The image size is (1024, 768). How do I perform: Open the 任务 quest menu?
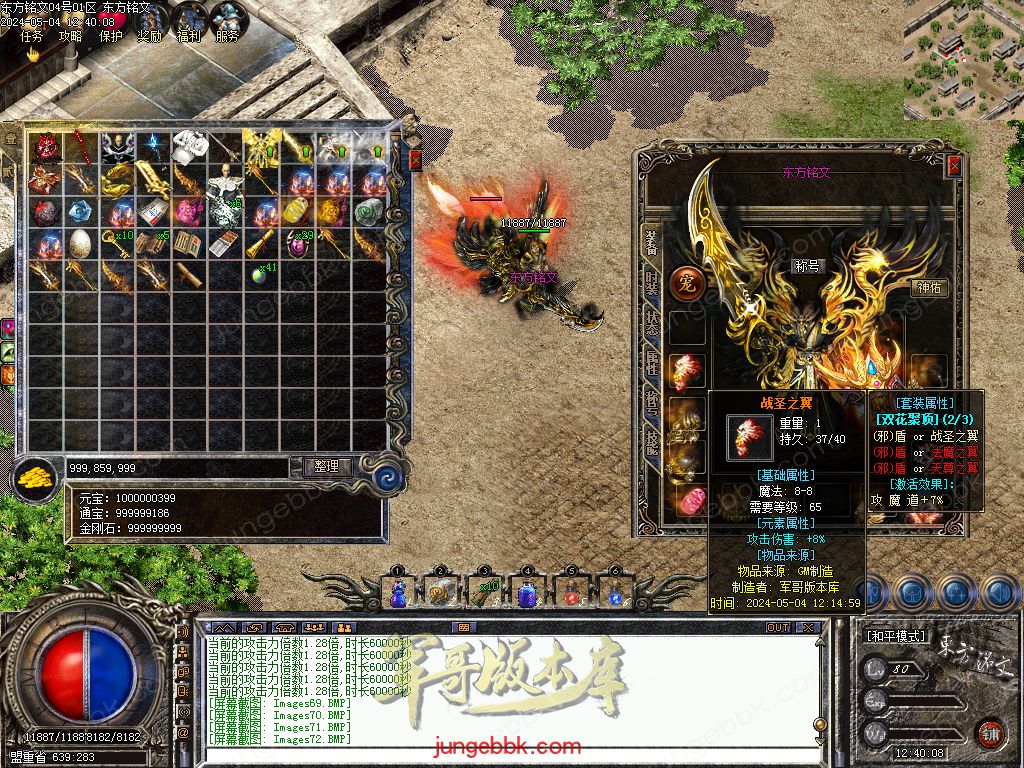coord(32,36)
